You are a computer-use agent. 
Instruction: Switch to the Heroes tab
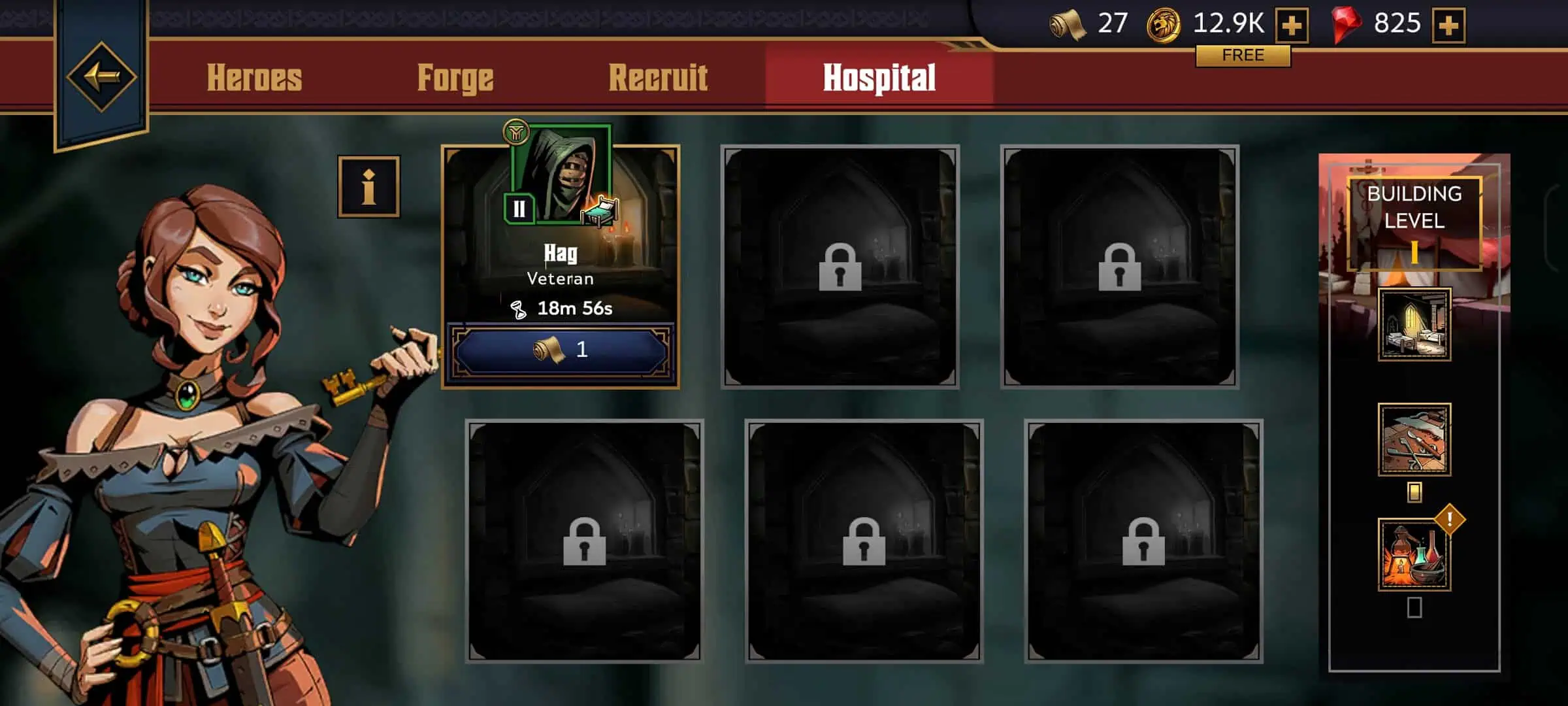254,78
